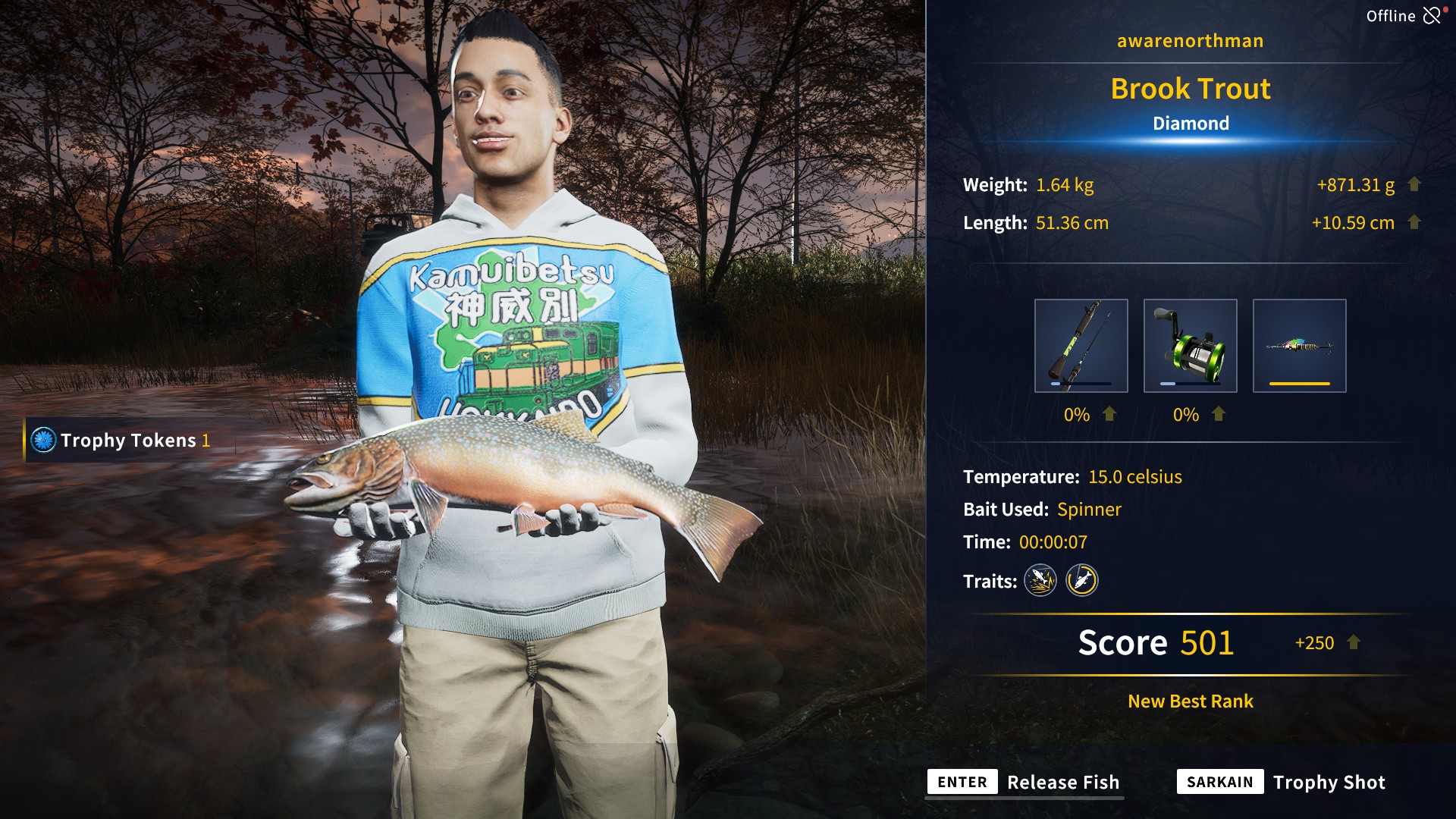Take a Trophy Shot
Viewport: 1456px width, 819px height.
[1282, 783]
